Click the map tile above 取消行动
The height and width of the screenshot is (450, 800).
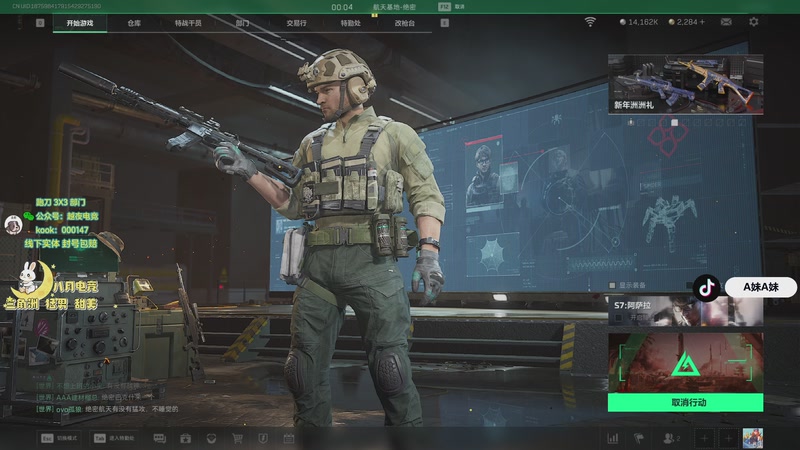tap(685, 362)
